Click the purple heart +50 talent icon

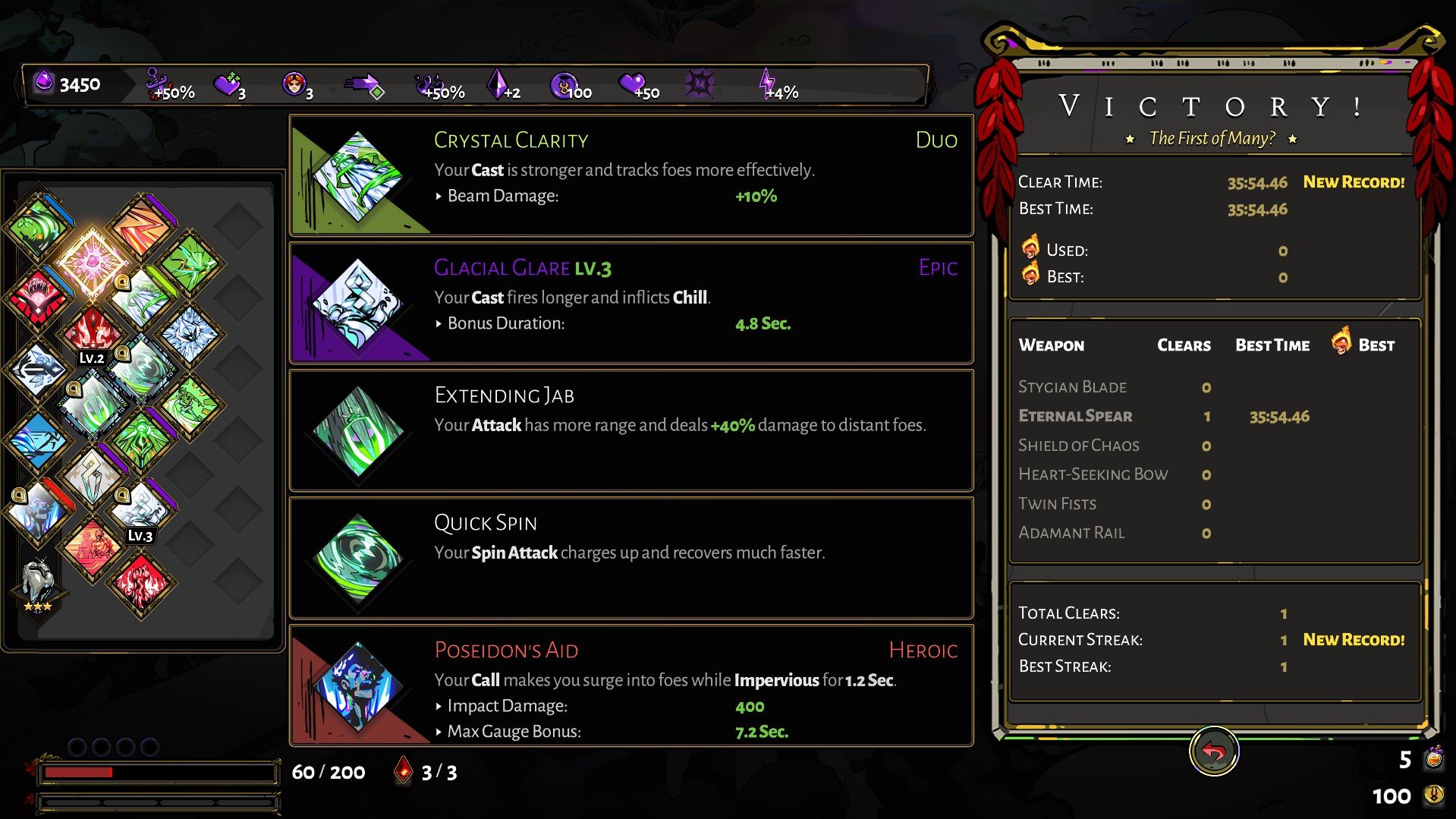pos(637,86)
